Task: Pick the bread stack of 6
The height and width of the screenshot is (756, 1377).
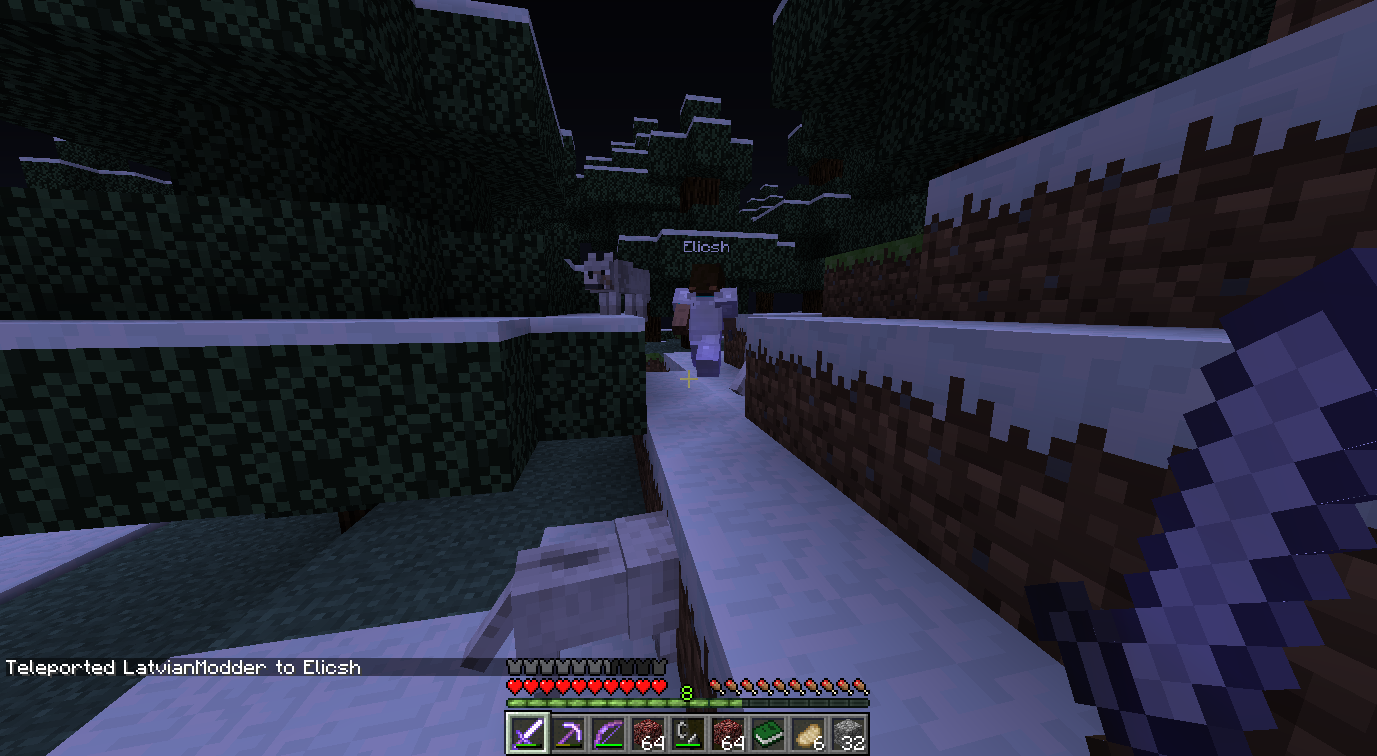Action: point(808,734)
